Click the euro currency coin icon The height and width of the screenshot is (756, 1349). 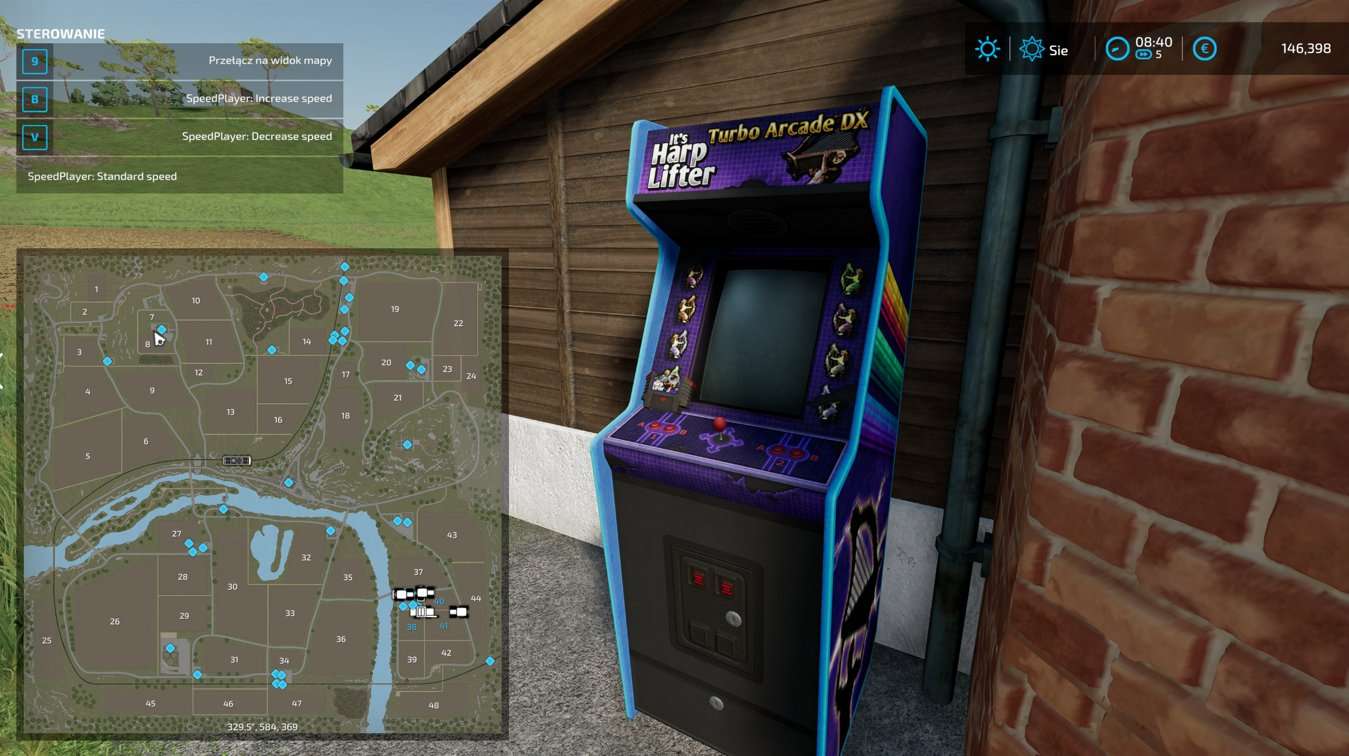1204,48
